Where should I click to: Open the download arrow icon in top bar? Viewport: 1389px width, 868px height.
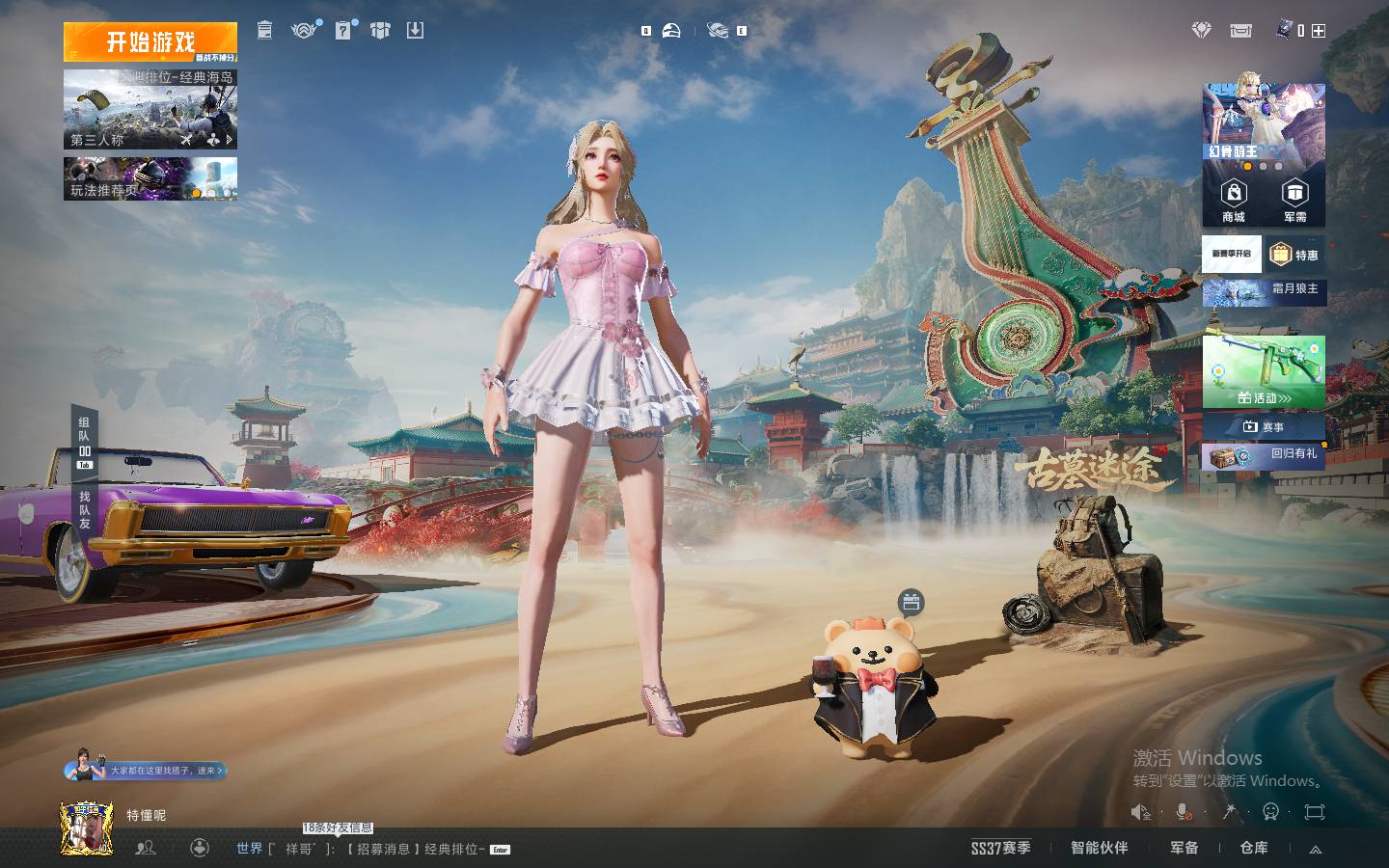coord(415,31)
